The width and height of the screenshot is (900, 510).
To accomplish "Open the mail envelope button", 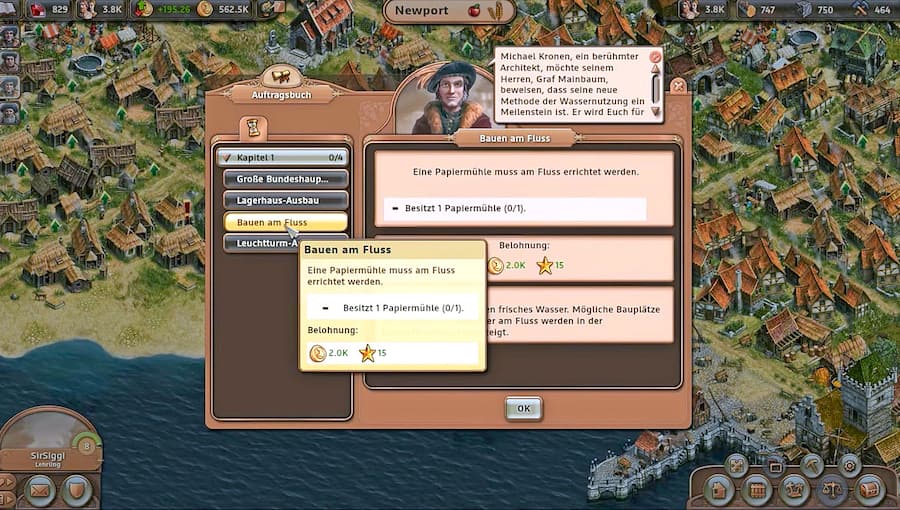I will pos(40,490).
